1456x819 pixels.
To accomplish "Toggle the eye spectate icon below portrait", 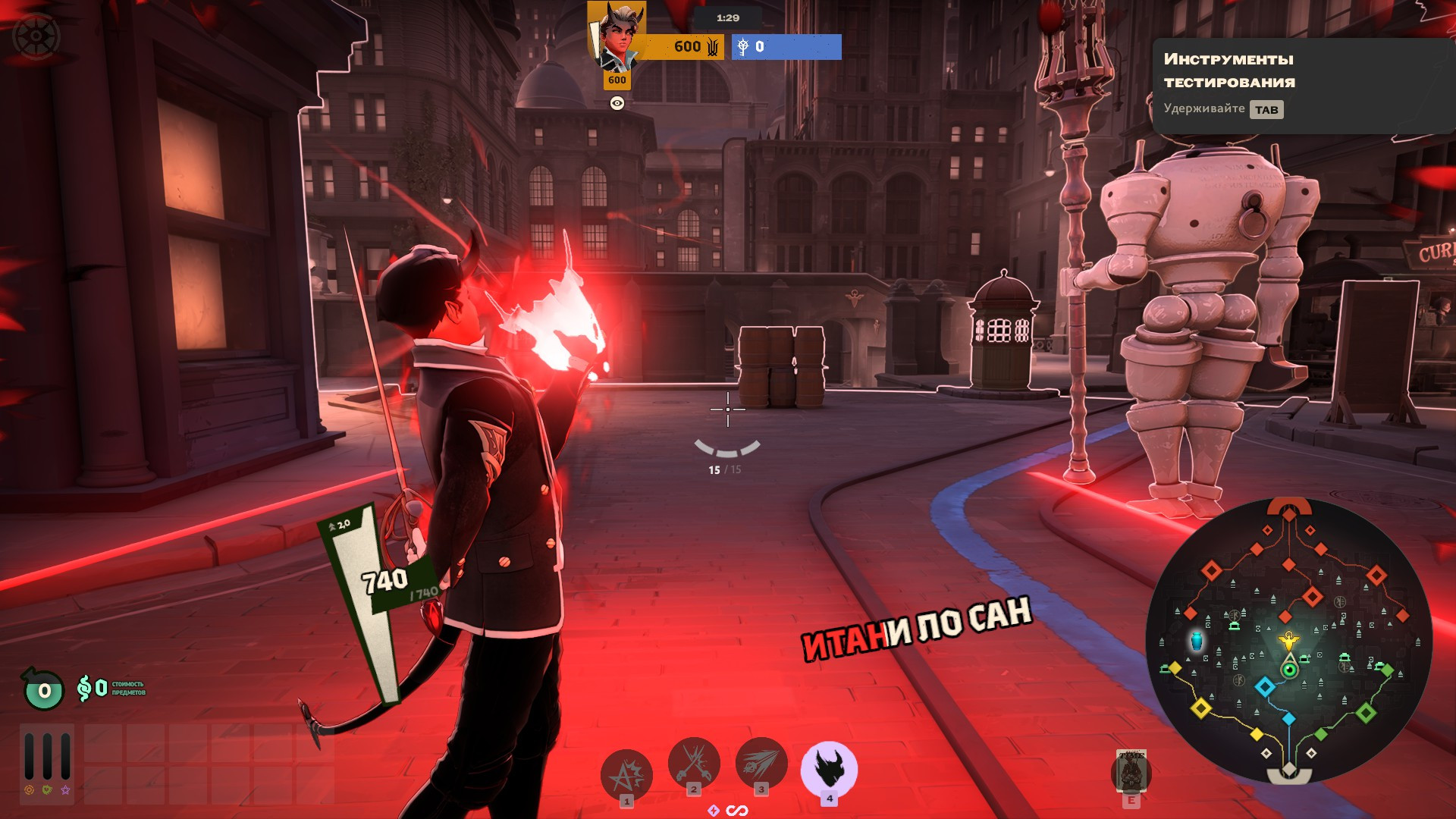I will coord(617,103).
